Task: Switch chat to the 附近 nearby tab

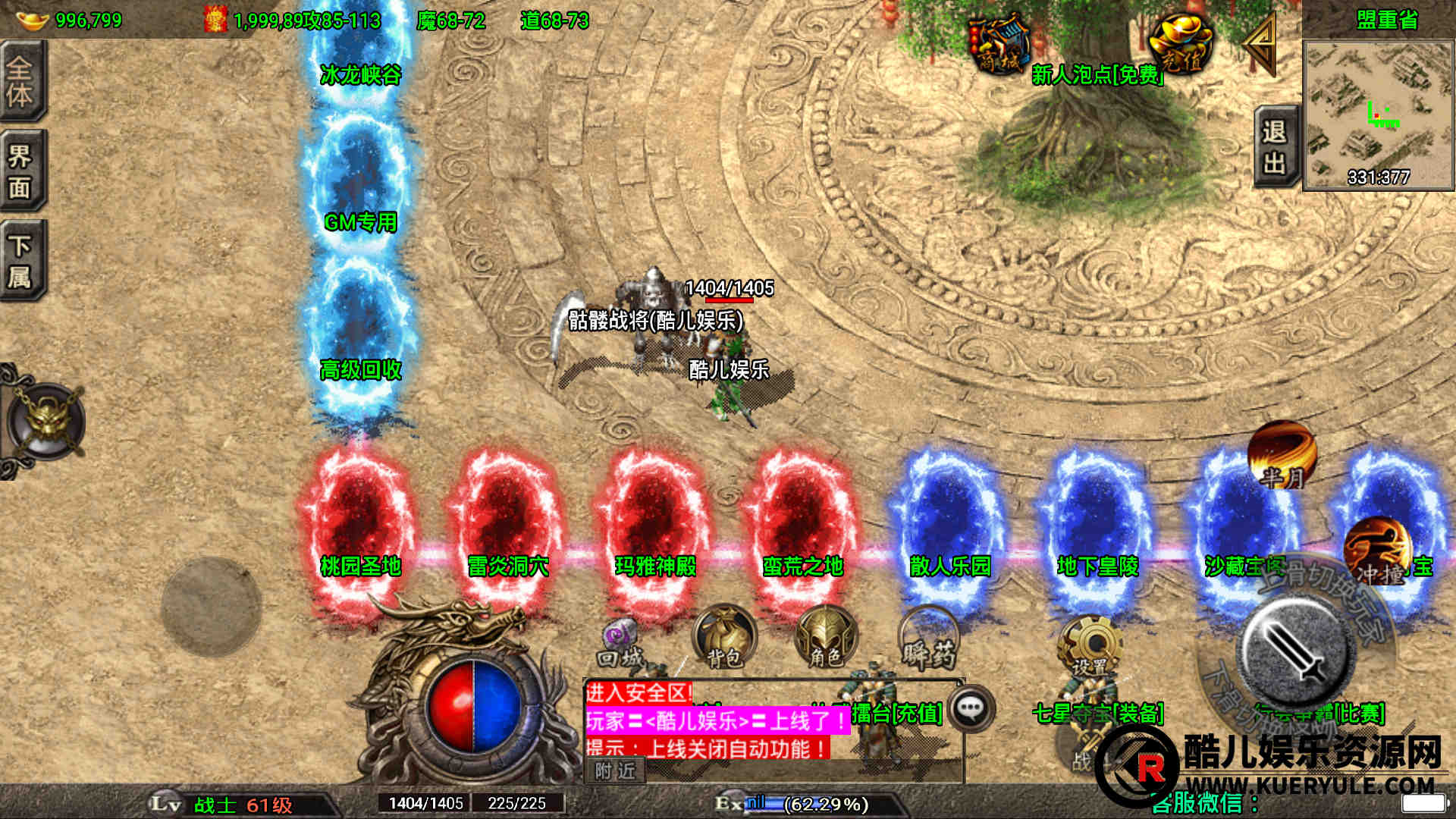Action: click(615, 770)
